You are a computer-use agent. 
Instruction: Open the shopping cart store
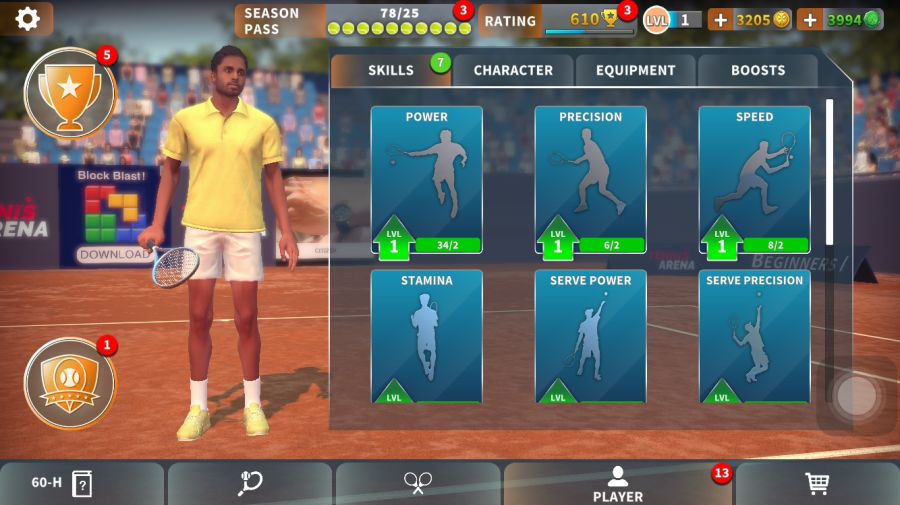pyautogui.click(x=817, y=484)
